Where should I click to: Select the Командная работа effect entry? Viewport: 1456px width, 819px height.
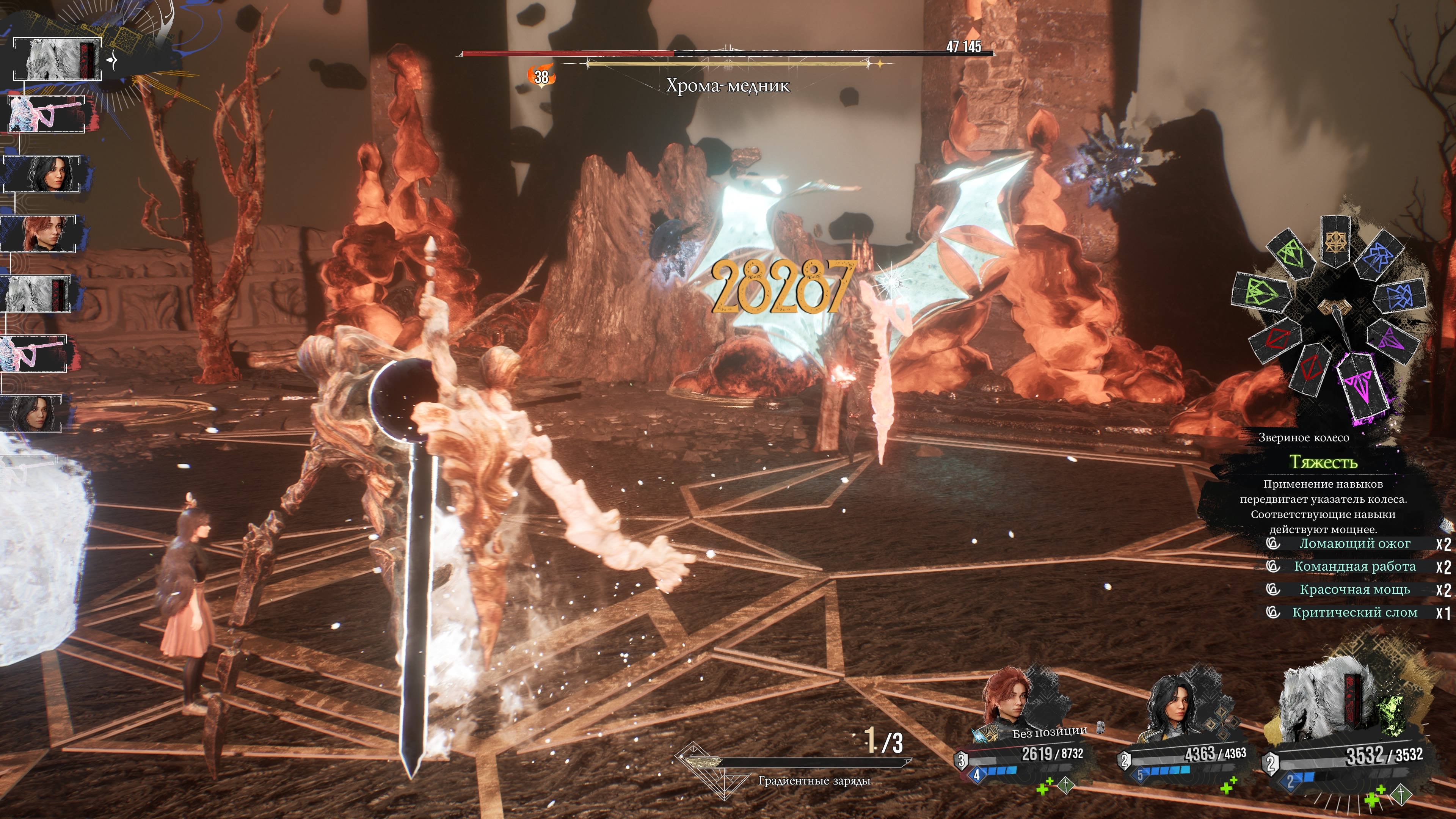tap(1354, 566)
